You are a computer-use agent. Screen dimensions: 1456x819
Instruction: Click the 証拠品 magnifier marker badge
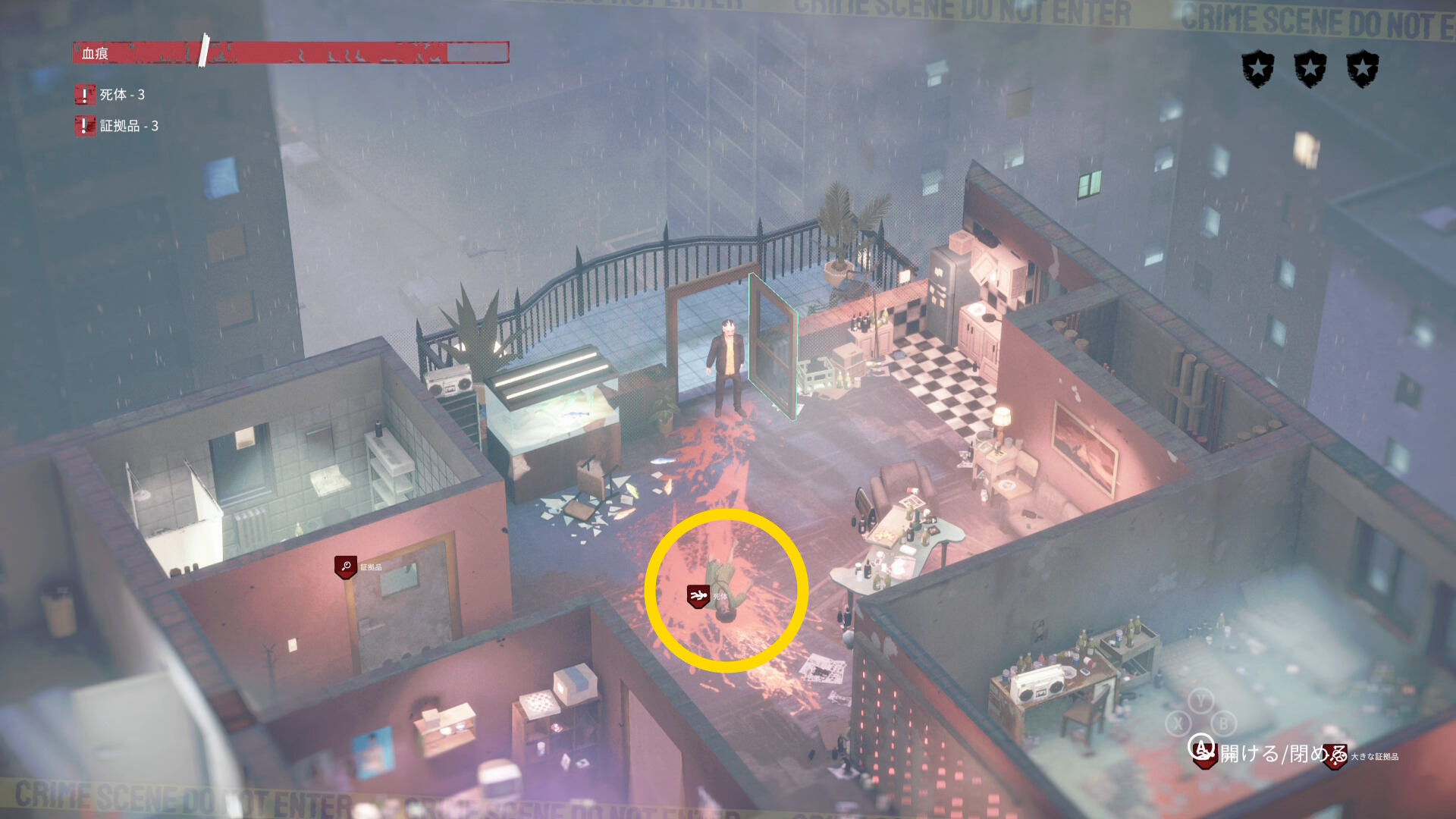(346, 566)
